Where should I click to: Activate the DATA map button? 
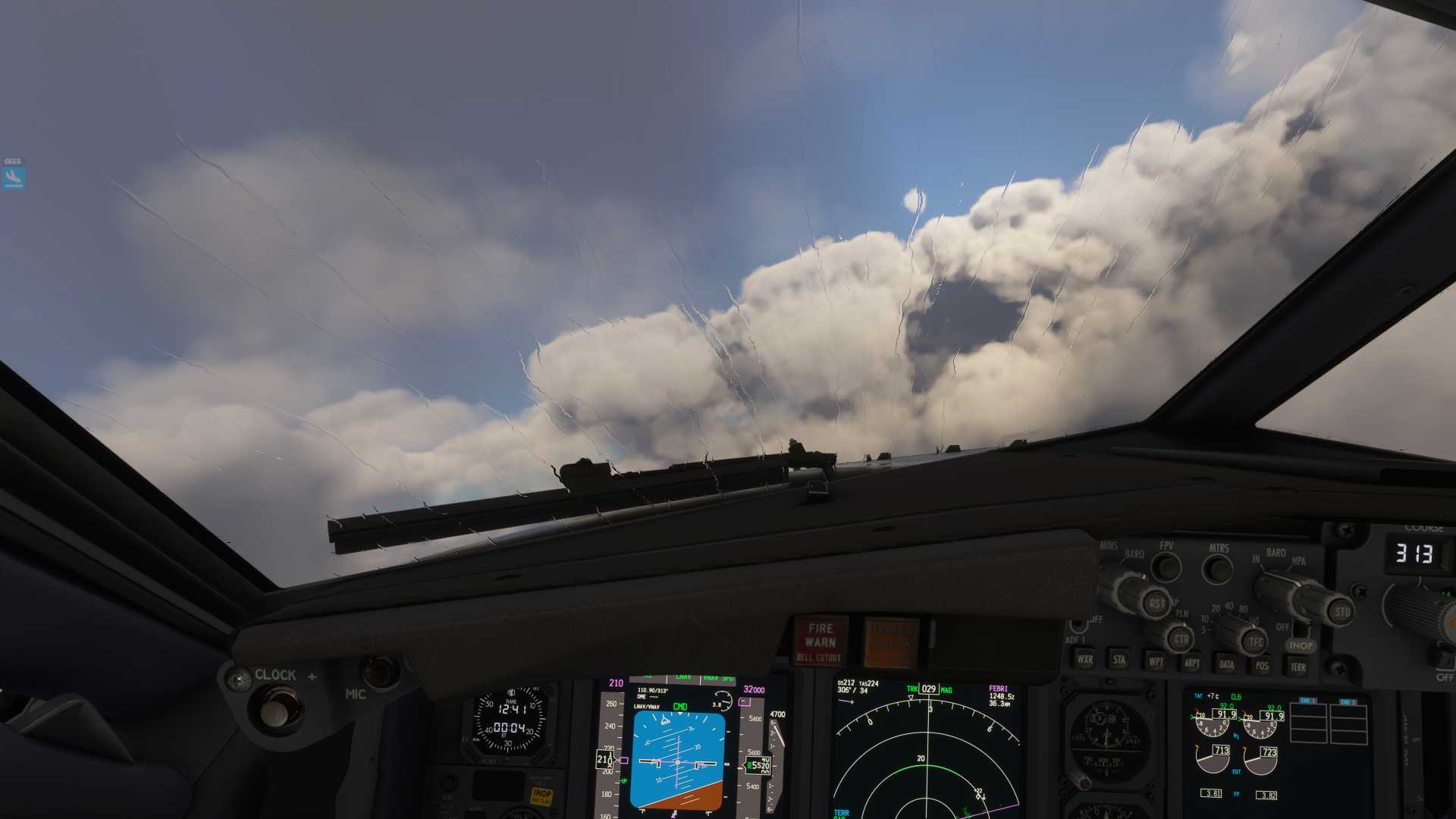pos(1227,664)
